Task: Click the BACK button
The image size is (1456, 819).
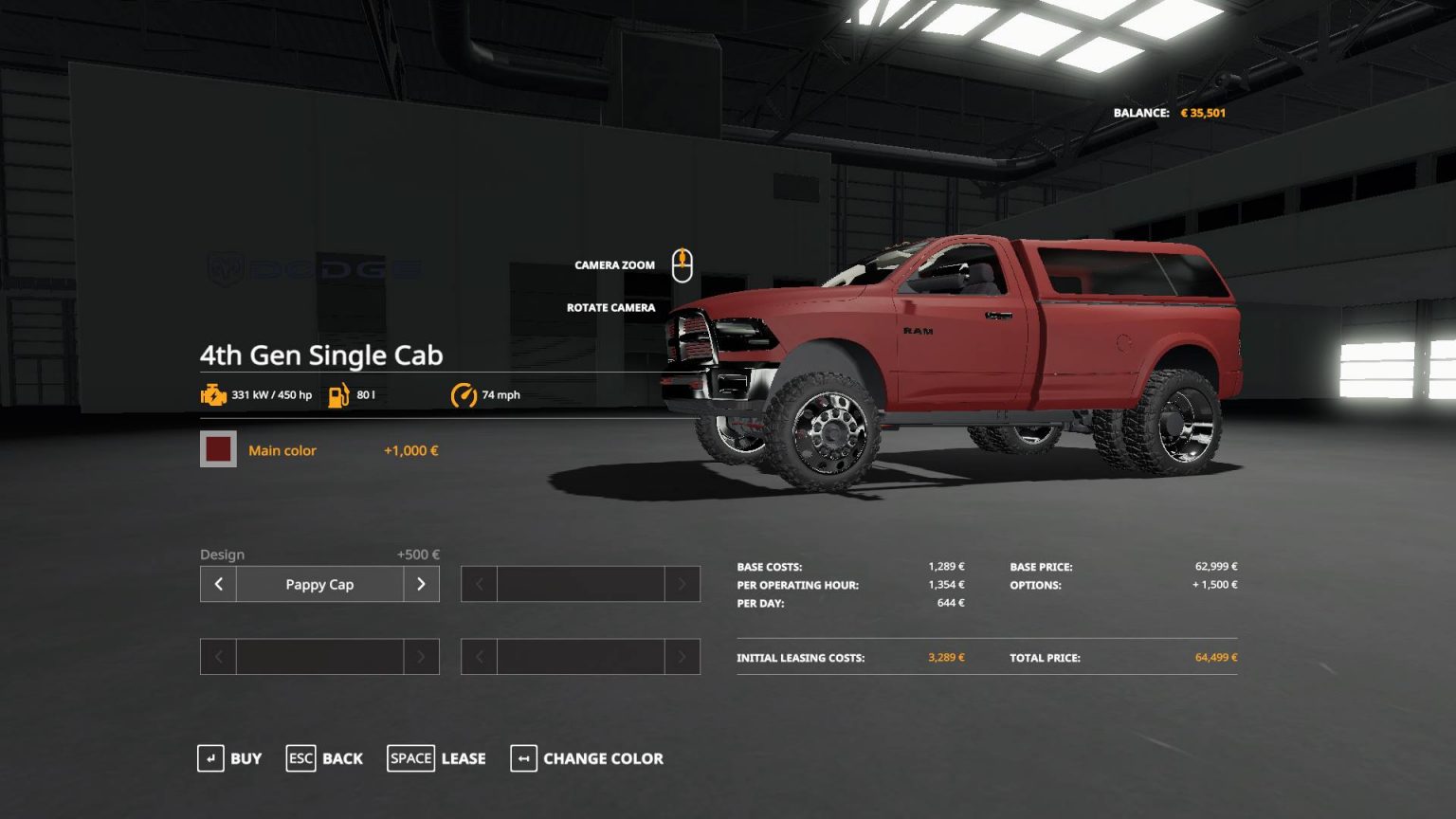Action: (x=341, y=758)
